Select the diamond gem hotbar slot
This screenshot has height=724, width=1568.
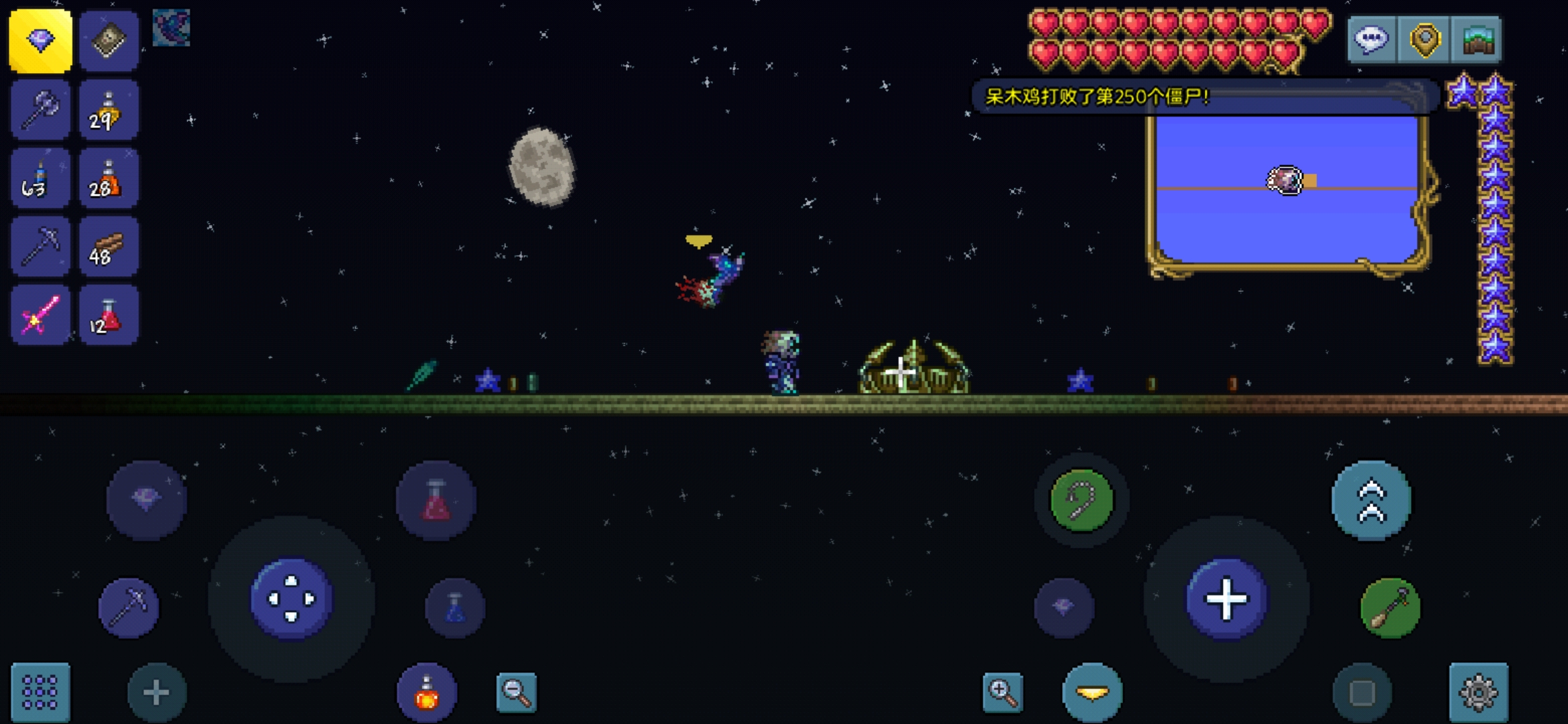pyautogui.click(x=40, y=41)
